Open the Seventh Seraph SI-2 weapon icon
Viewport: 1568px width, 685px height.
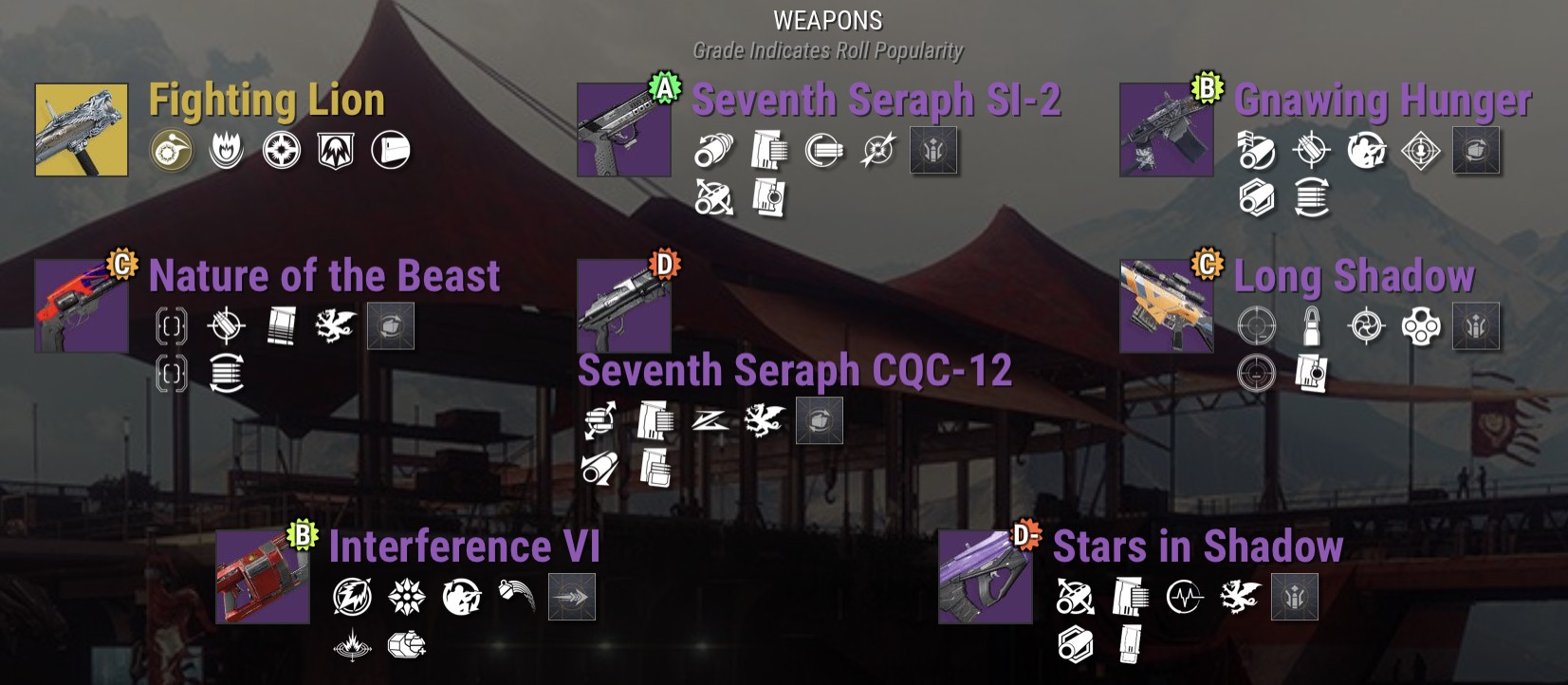(x=623, y=129)
